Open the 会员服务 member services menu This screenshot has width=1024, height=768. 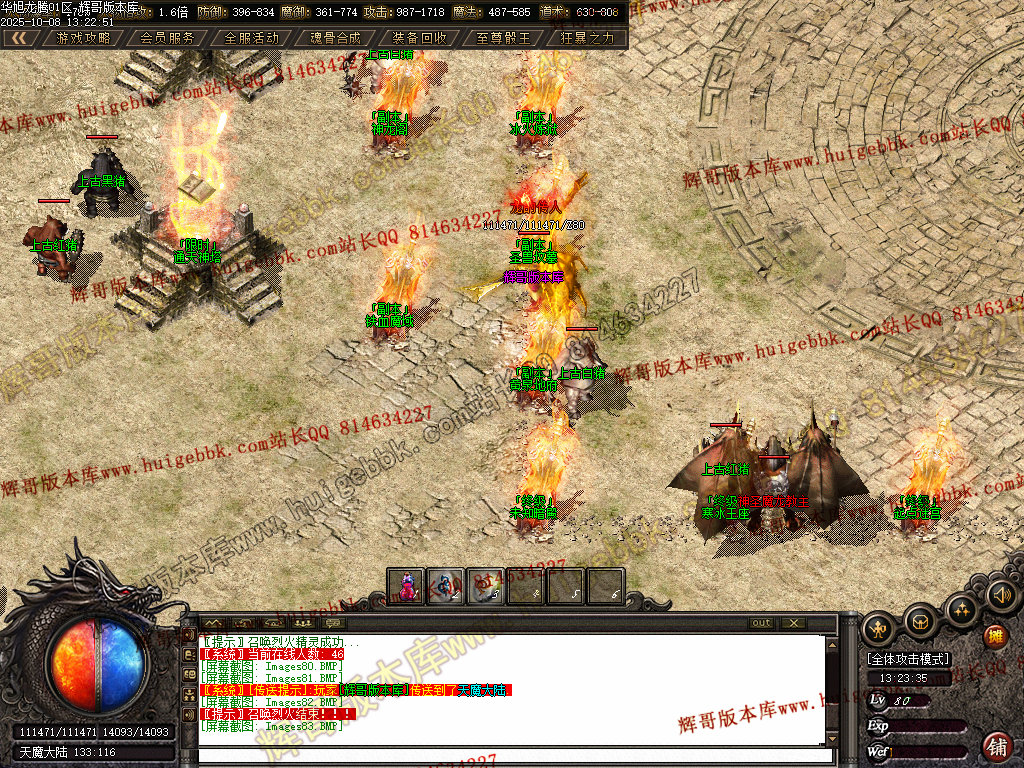pyautogui.click(x=167, y=38)
